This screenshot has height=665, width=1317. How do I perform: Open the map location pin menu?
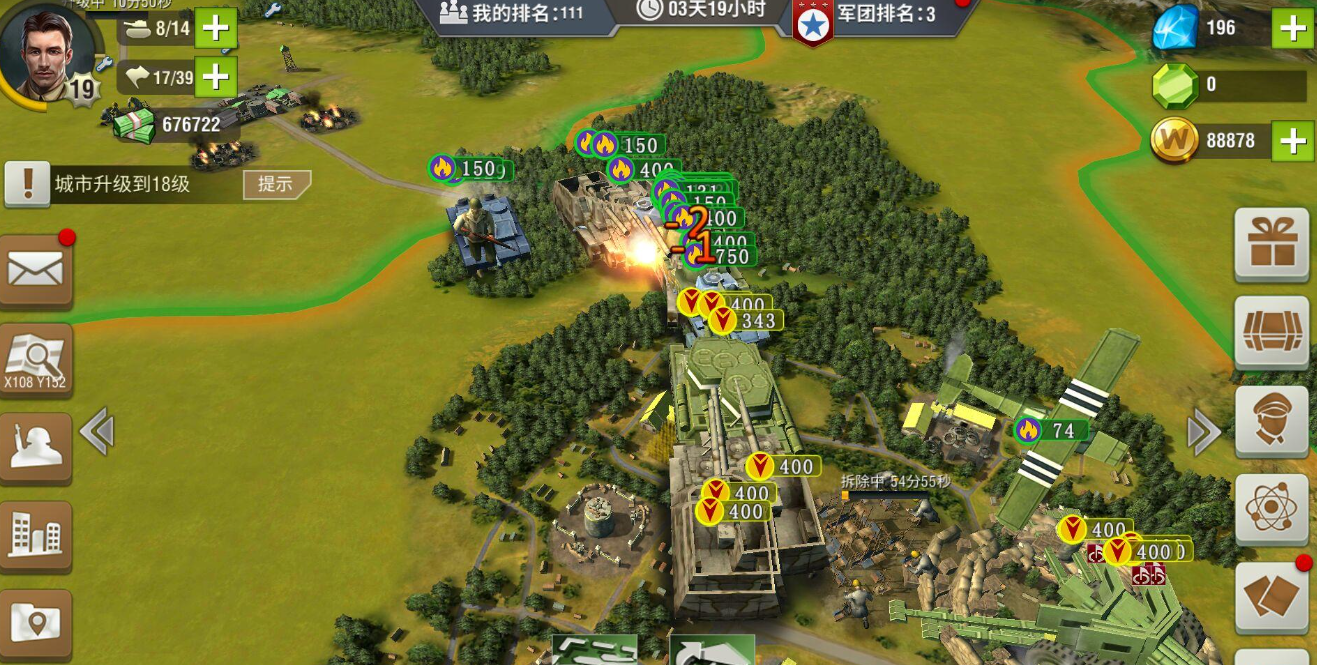(x=36, y=623)
